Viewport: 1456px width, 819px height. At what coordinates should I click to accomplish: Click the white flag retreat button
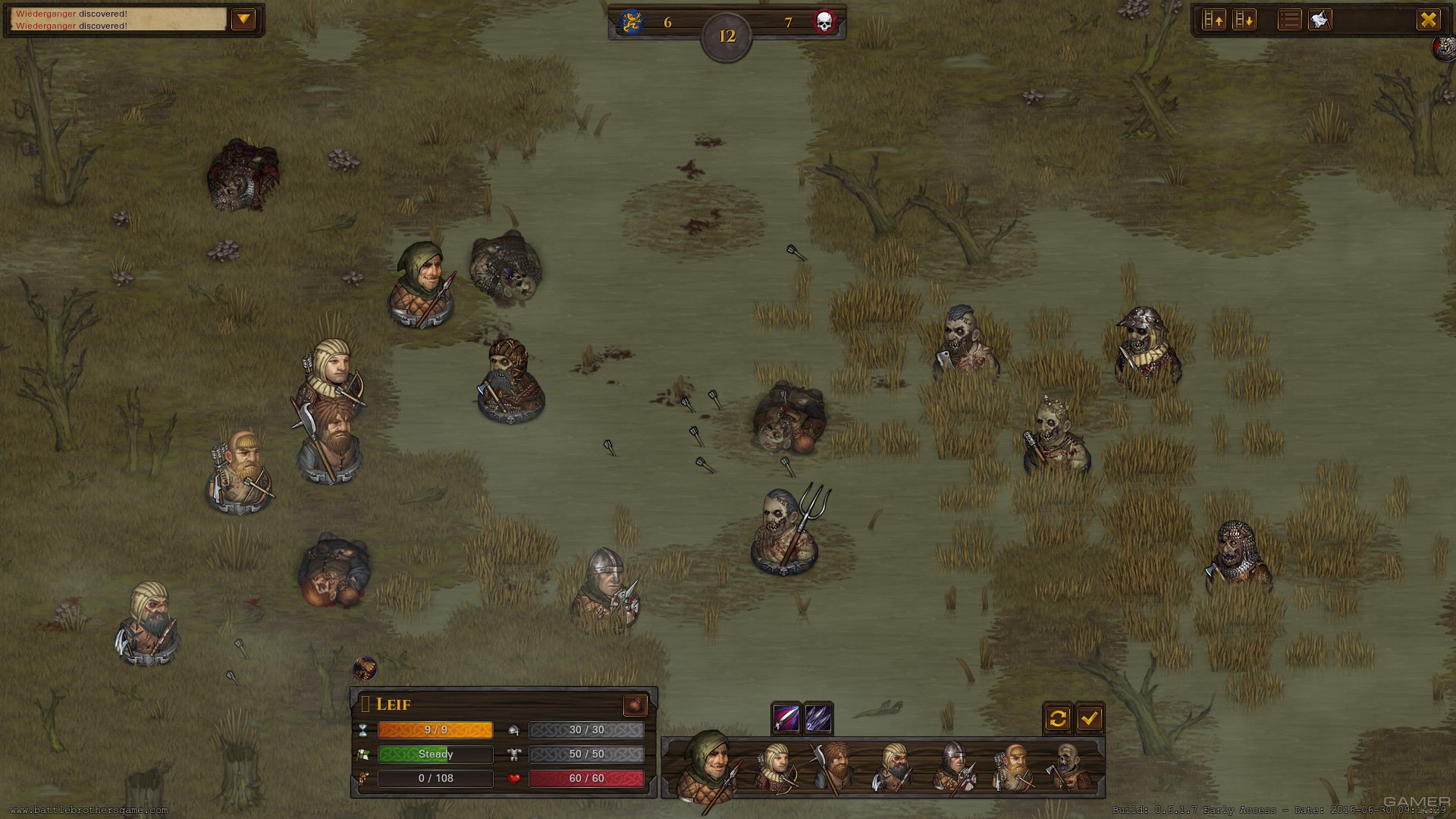click(x=1320, y=20)
